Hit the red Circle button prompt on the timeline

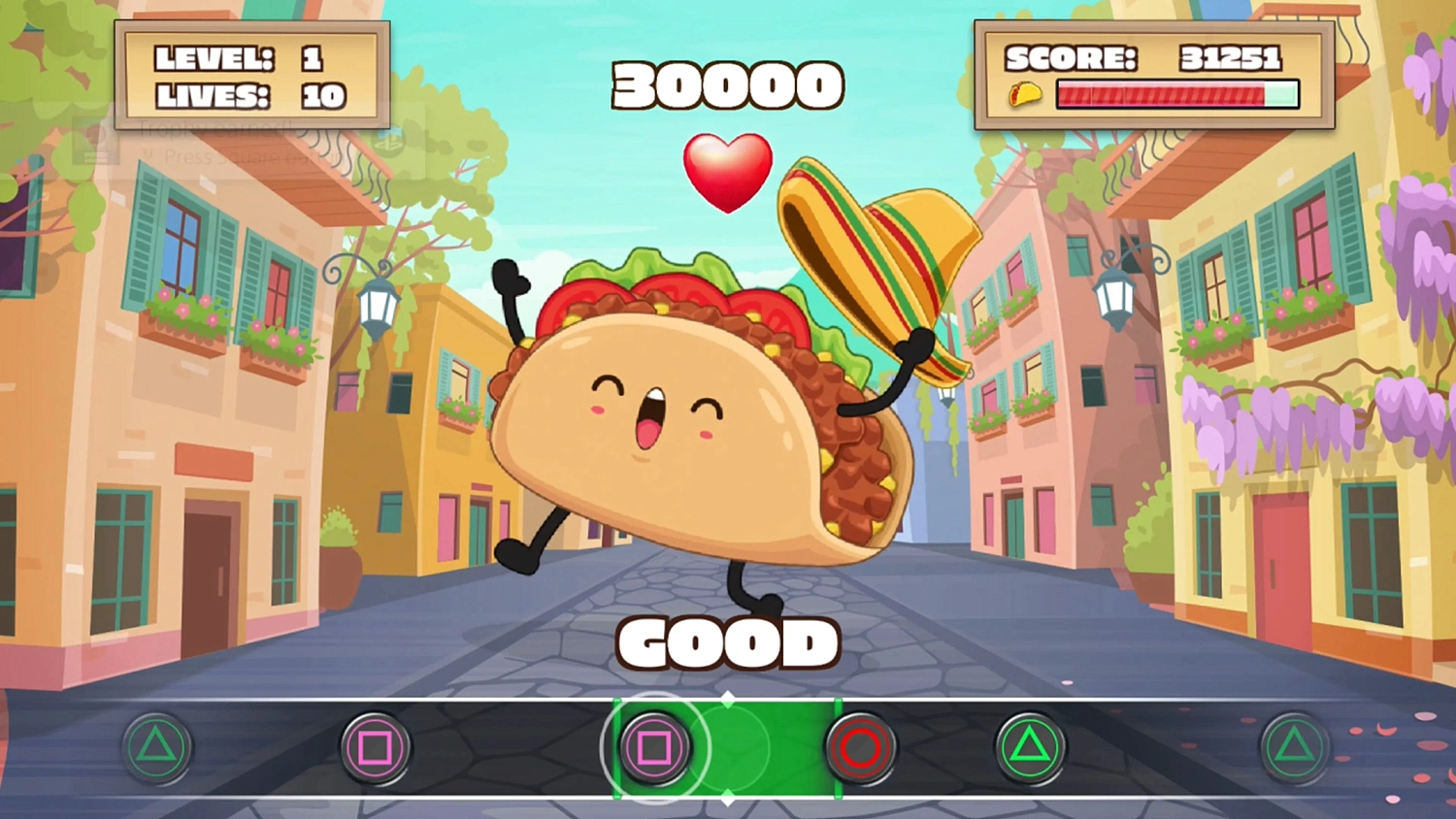(861, 747)
